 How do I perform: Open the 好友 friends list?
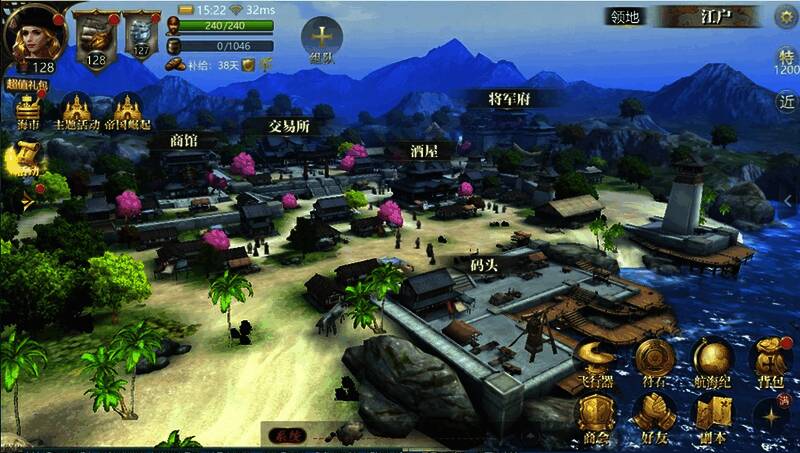[x=655, y=416]
